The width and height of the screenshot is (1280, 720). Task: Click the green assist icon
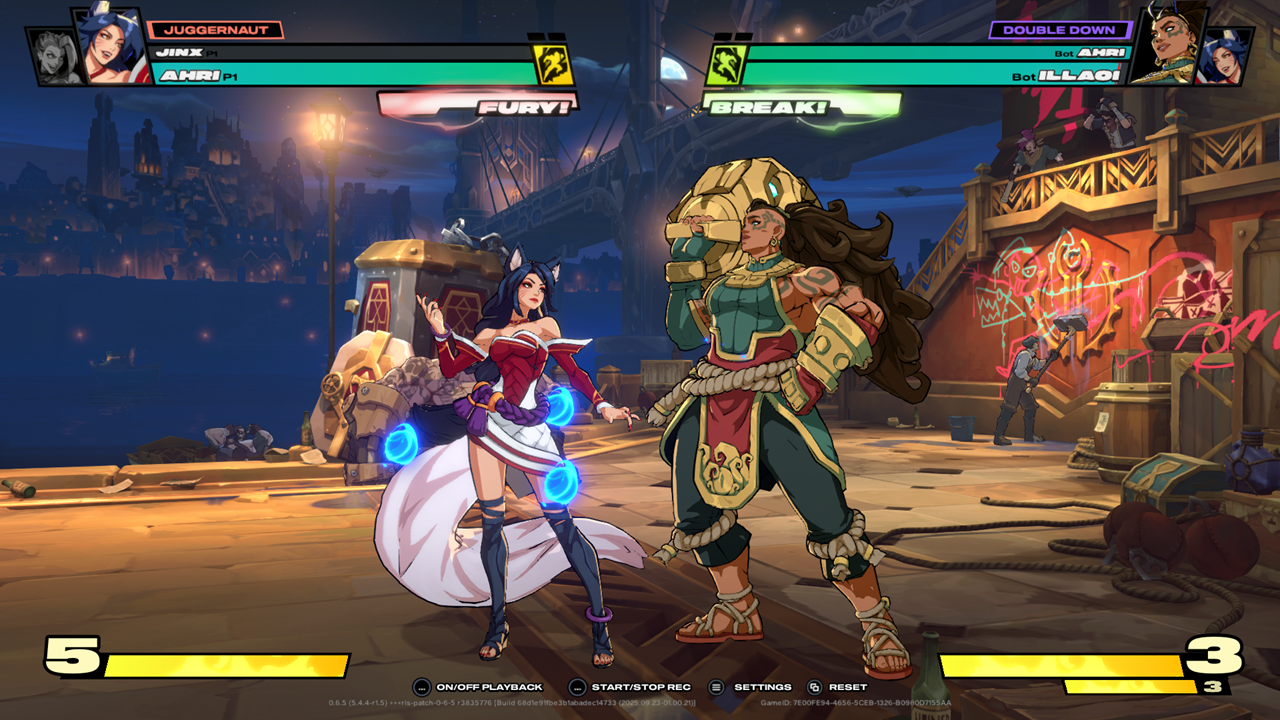[x=722, y=64]
